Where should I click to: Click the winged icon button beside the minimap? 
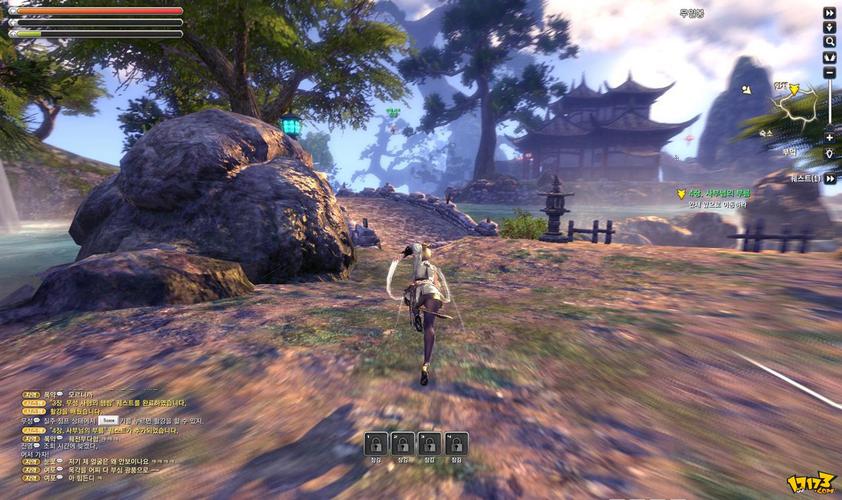point(829,57)
